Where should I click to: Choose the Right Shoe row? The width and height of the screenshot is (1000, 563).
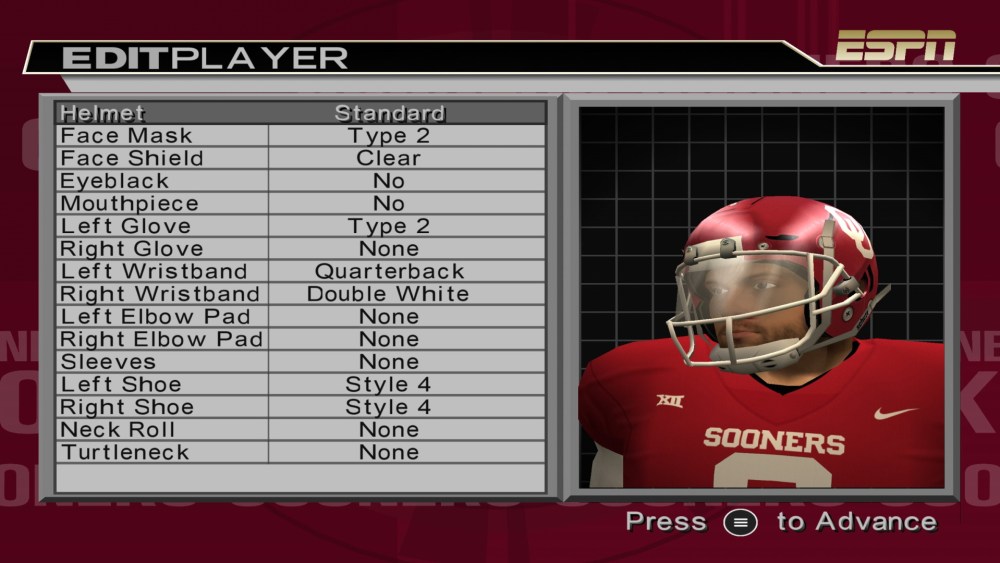(300, 407)
